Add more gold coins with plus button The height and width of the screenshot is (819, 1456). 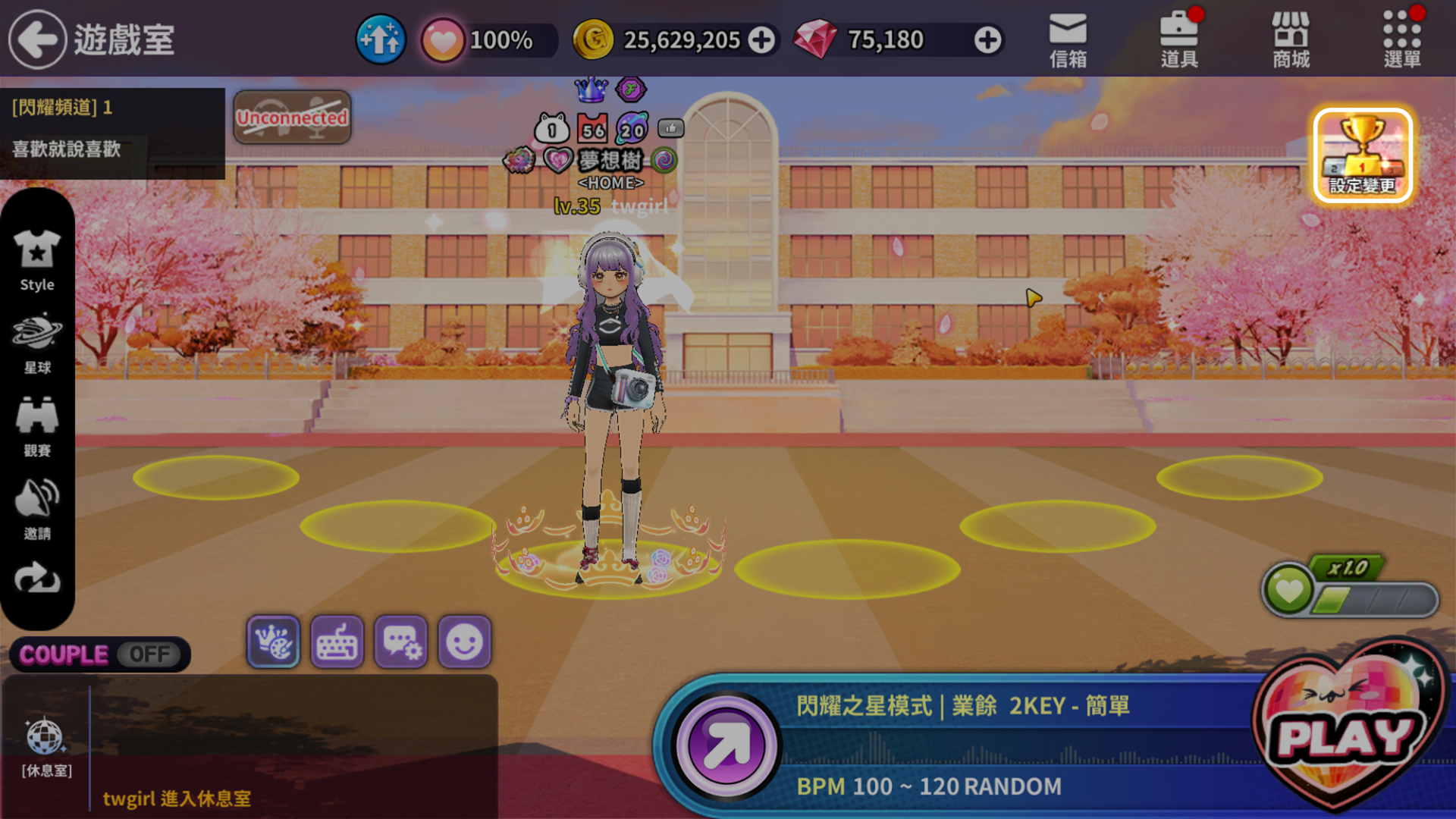762,40
